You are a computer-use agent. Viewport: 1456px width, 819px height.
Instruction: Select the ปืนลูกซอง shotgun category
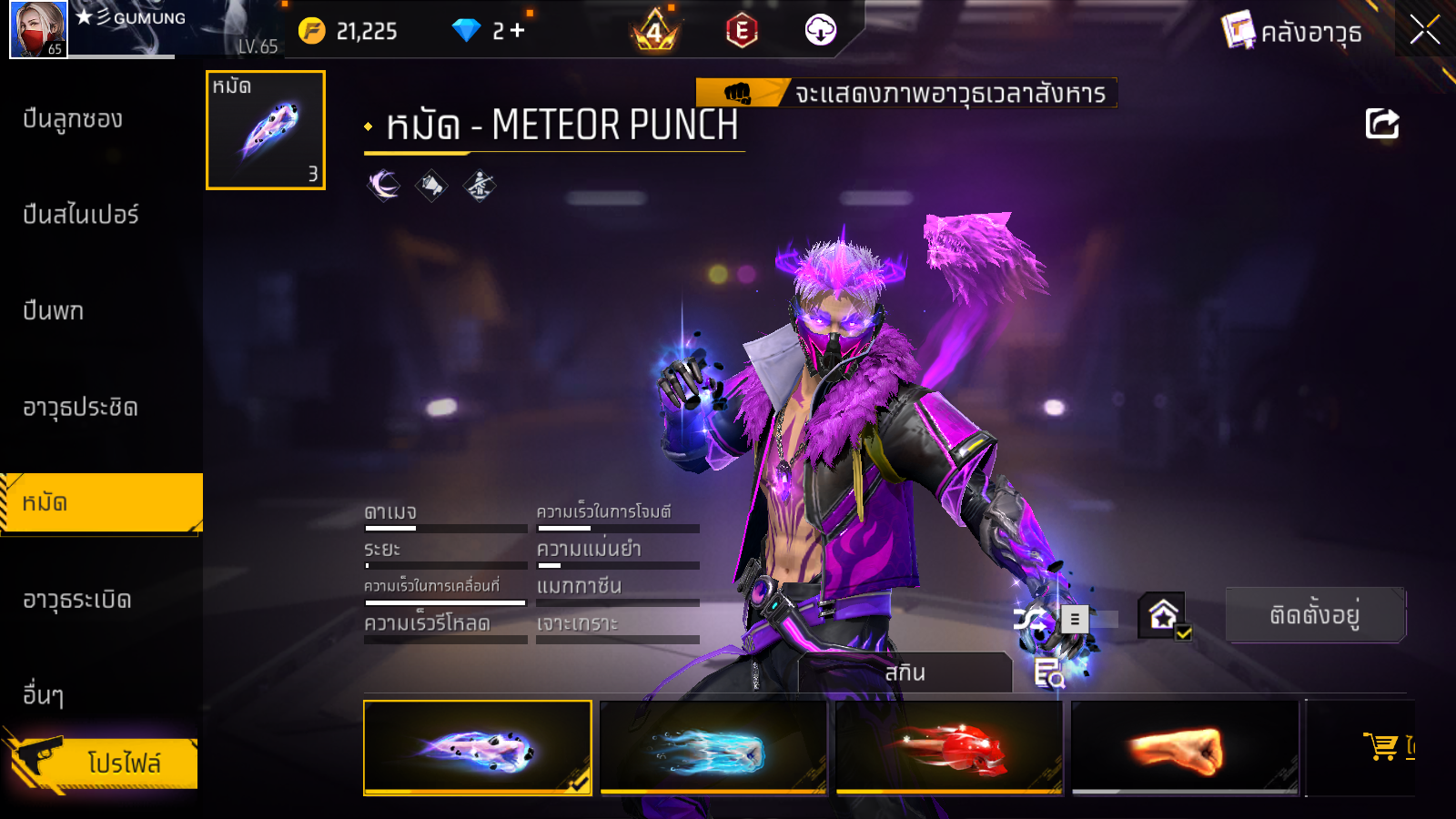pos(73,119)
